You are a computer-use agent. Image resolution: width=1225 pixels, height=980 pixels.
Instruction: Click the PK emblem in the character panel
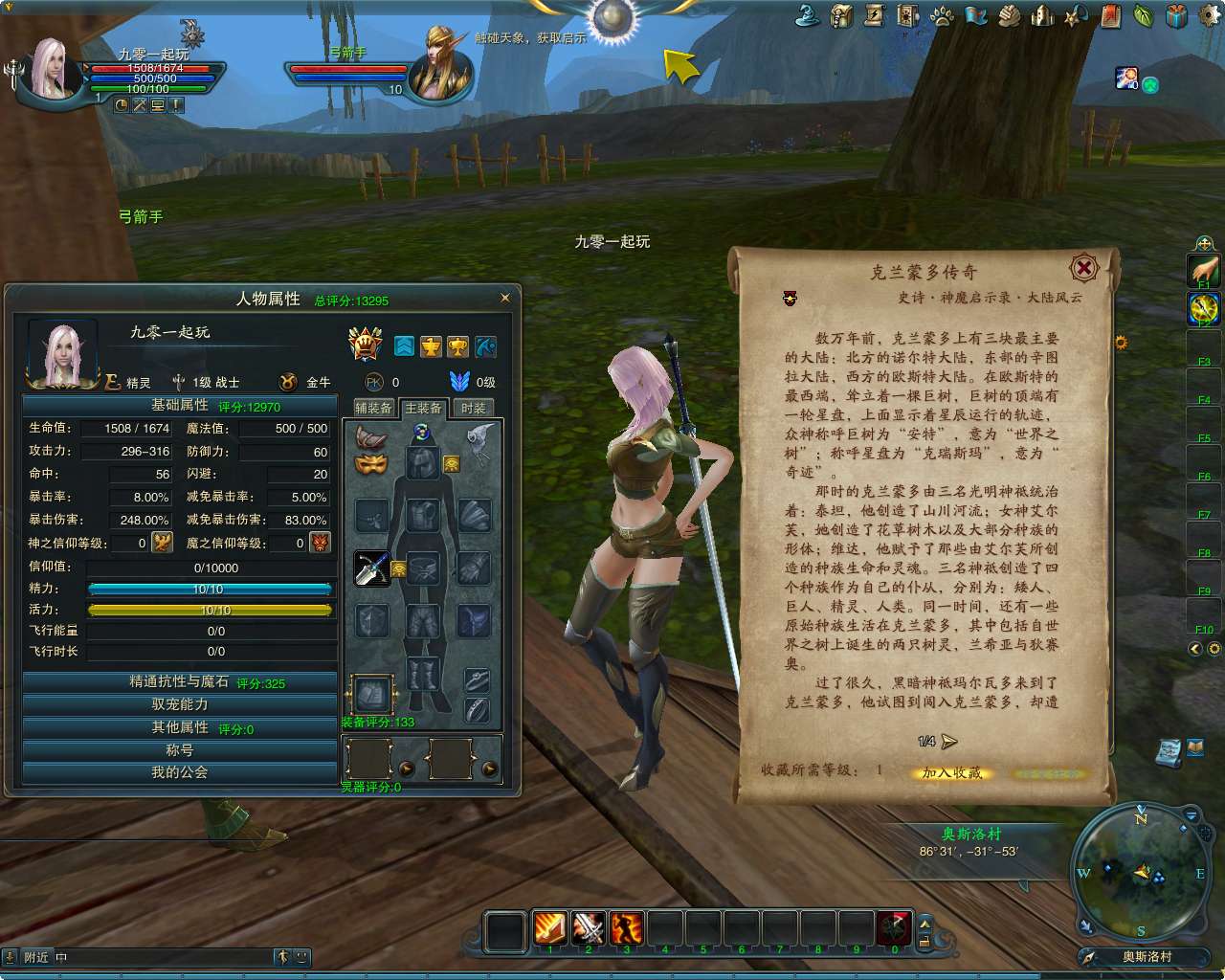(x=373, y=381)
